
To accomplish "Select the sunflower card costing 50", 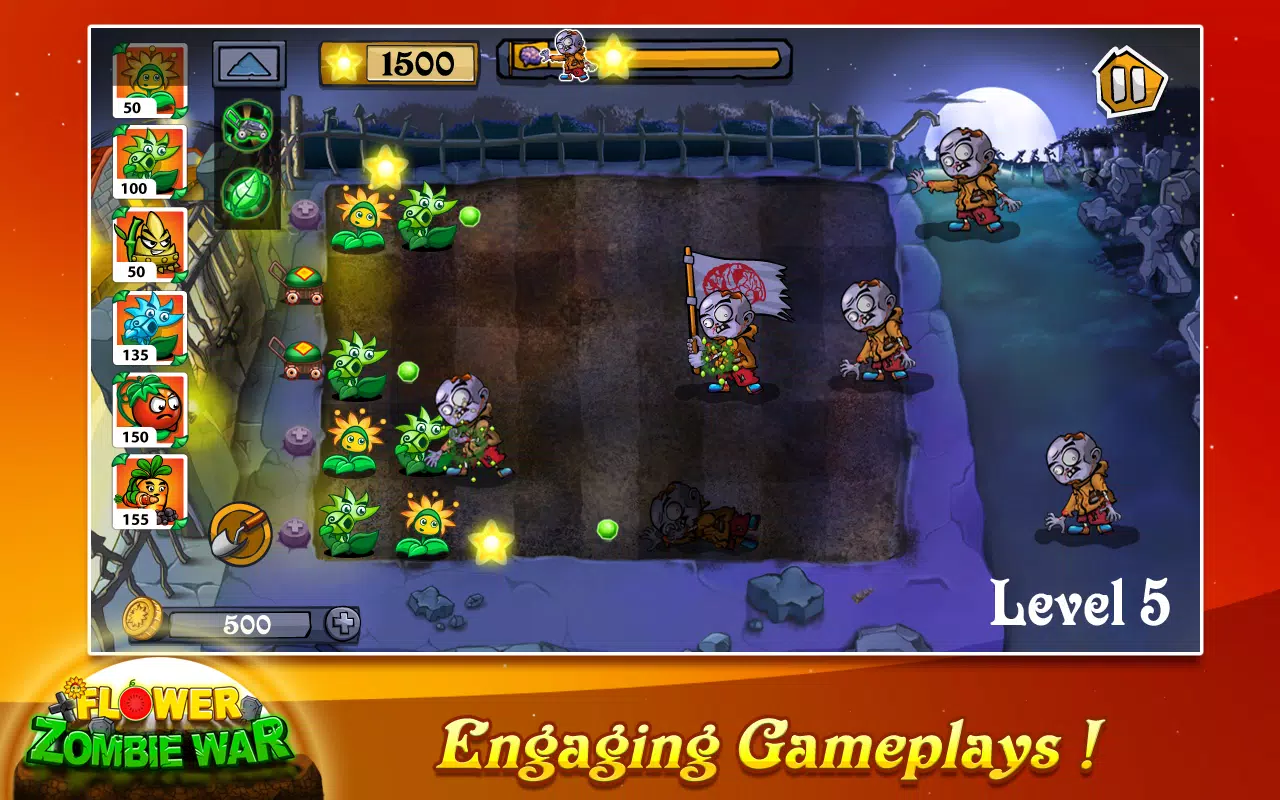I will [x=150, y=75].
